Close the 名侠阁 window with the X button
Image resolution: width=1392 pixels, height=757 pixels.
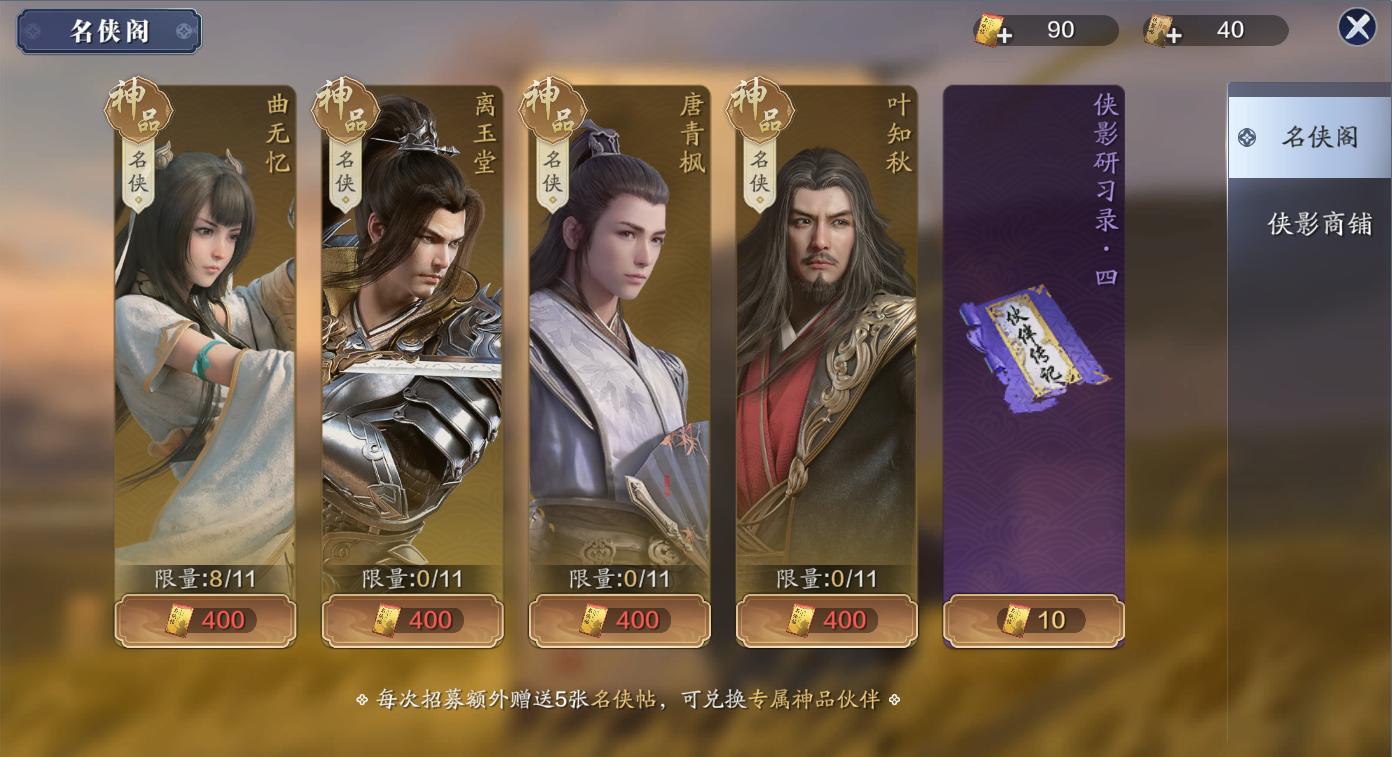pos(1357,26)
